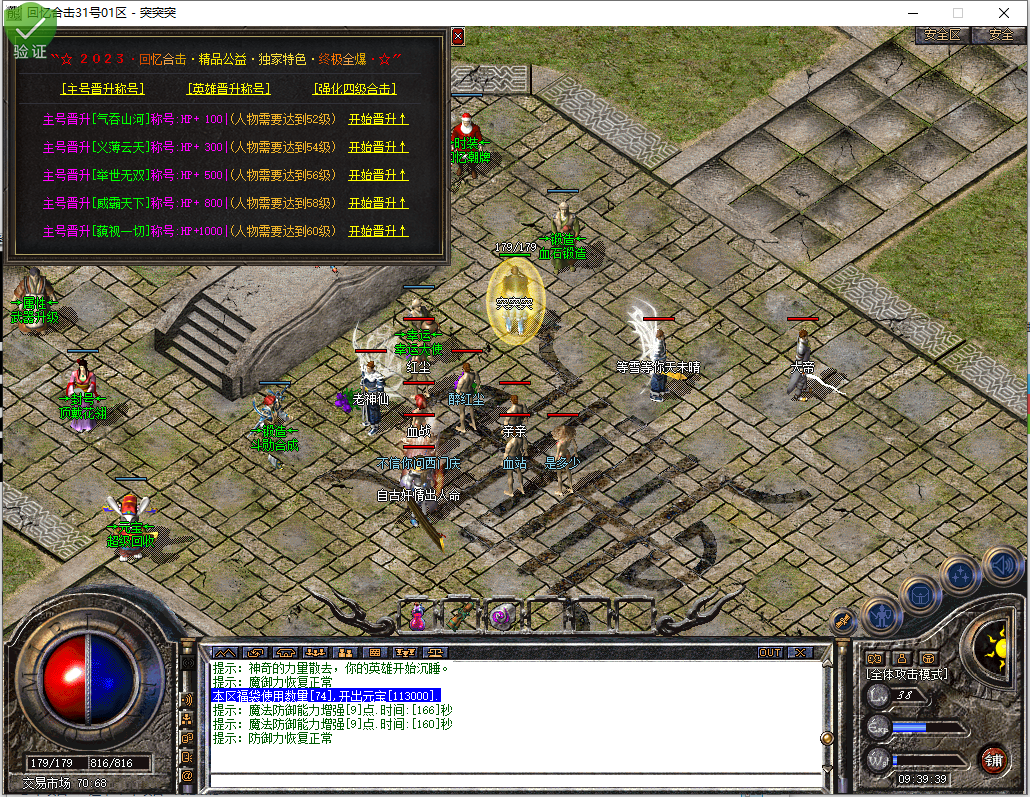Open the 主号晋升称号 link
Screen dimensions: 1030x797
pos(101,88)
